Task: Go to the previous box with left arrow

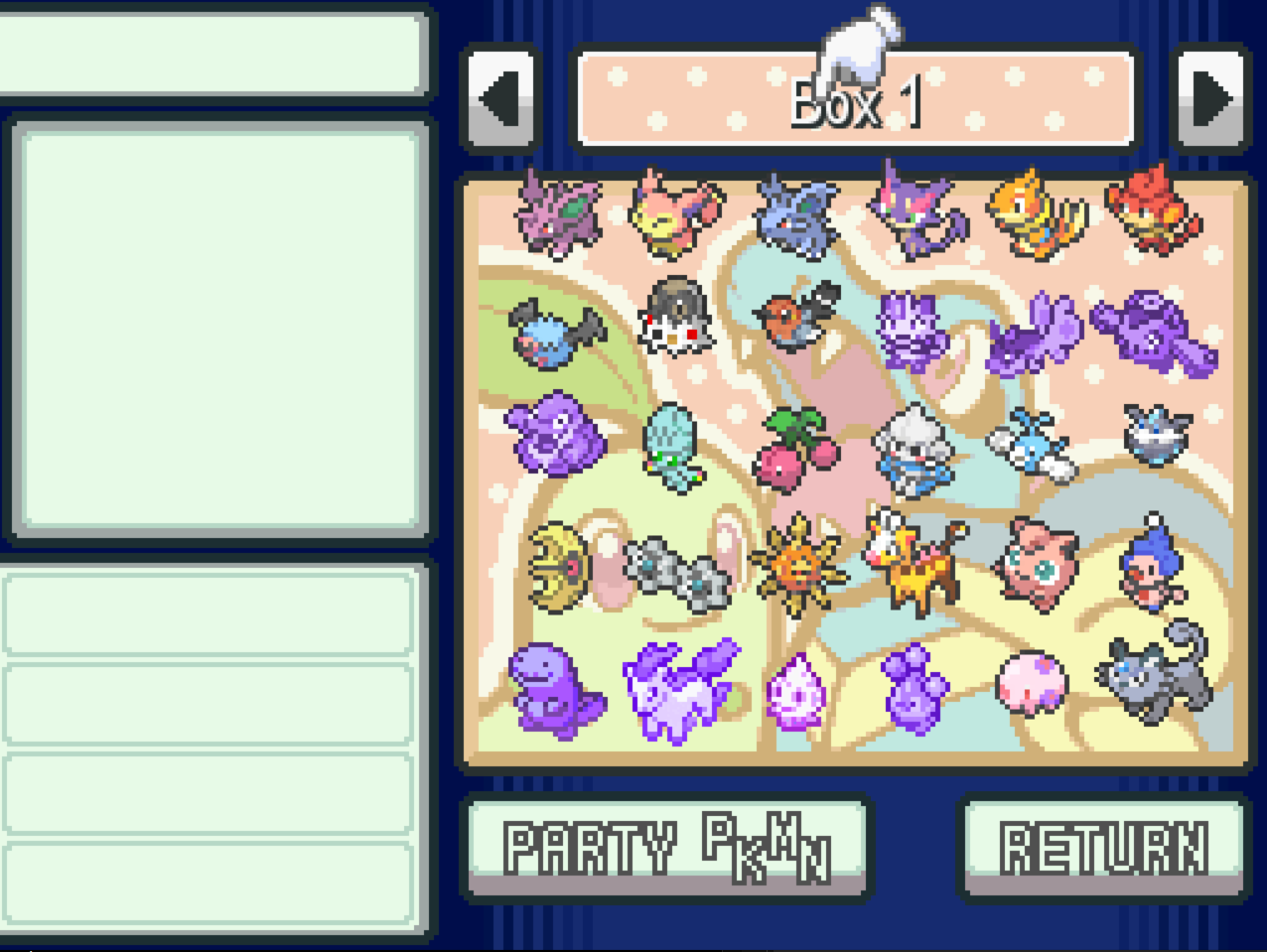Action: pos(501,98)
